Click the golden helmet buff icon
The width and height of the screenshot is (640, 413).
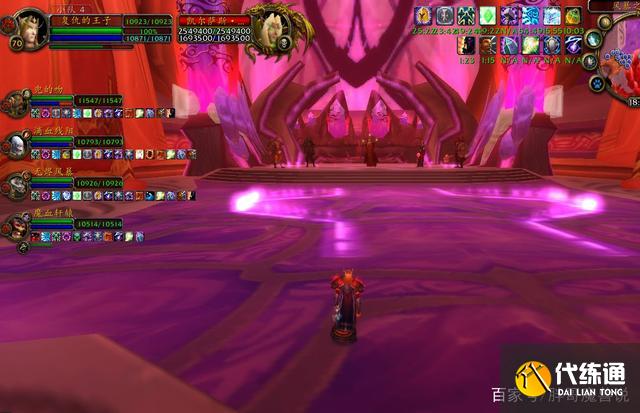coord(423,16)
